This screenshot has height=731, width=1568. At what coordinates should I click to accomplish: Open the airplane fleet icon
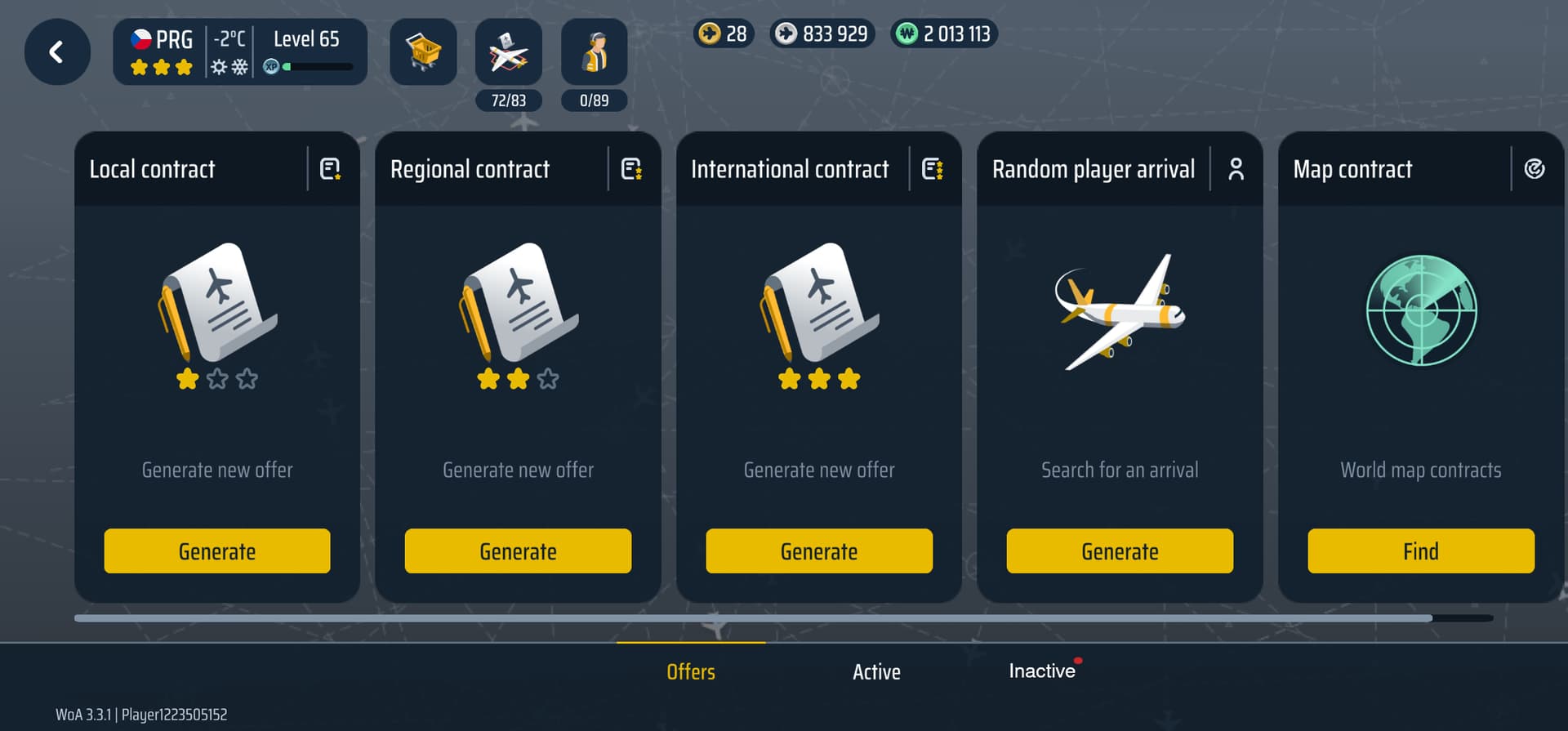coord(508,52)
